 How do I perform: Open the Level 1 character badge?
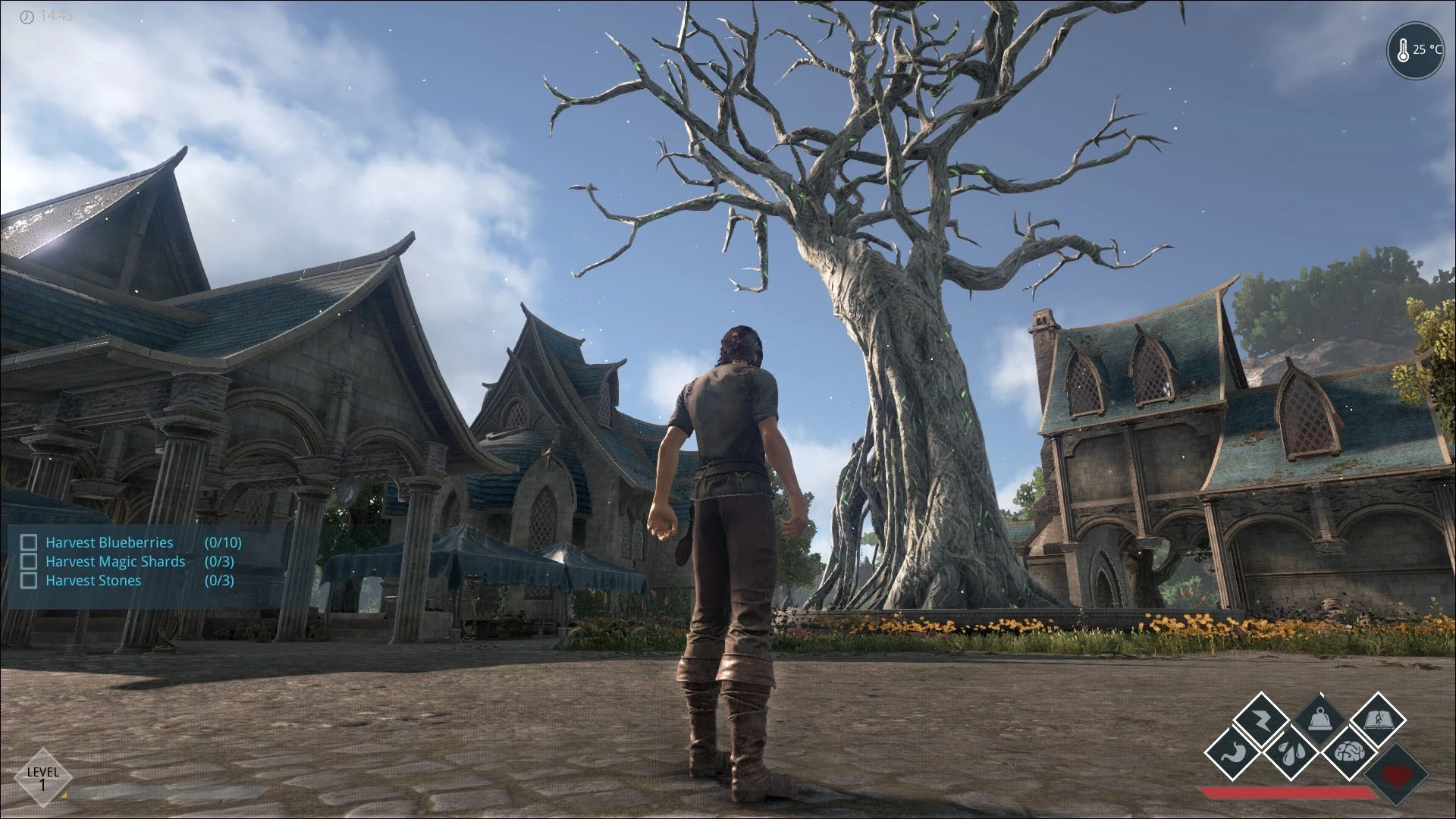(42, 777)
